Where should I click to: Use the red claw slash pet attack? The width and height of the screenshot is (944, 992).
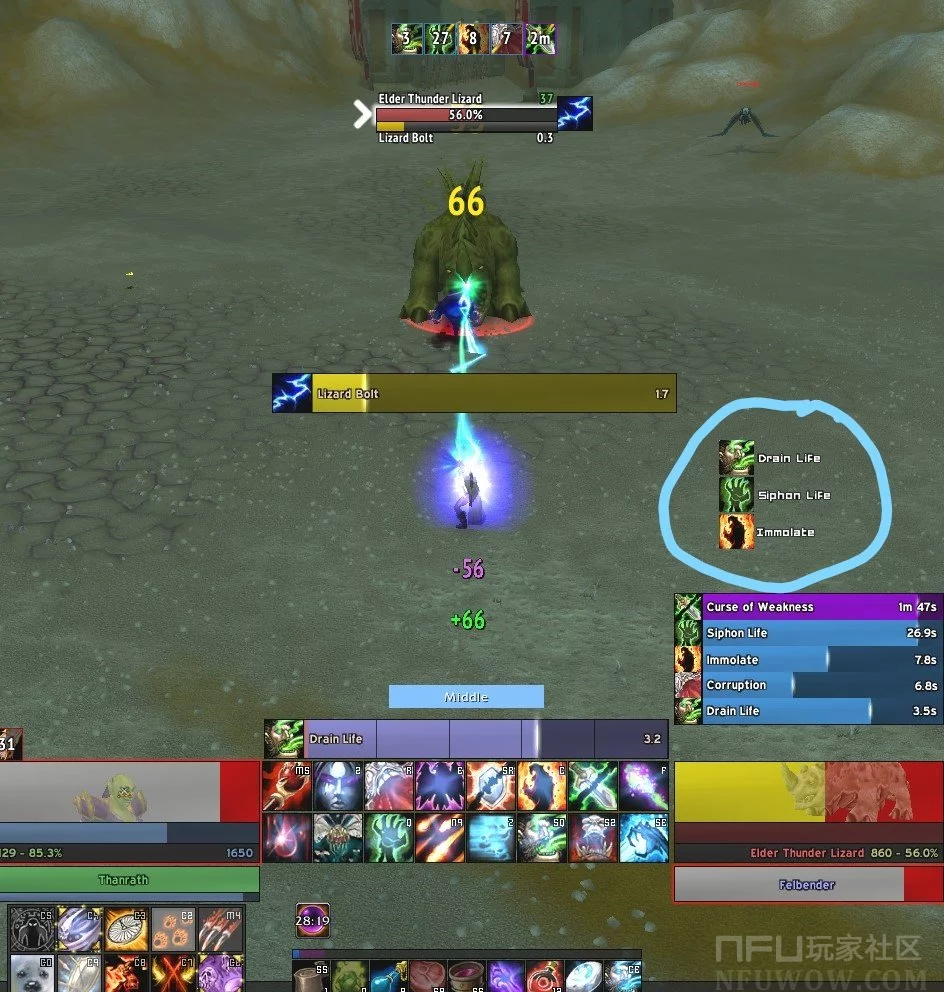[221, 929]
